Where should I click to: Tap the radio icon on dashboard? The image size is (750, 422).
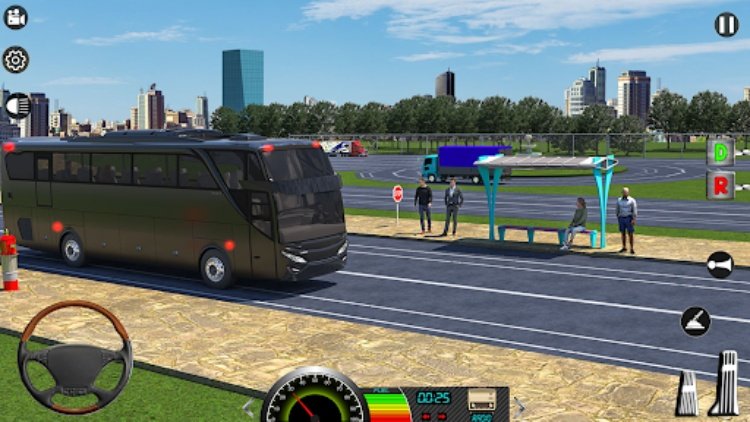pos(482,399)
